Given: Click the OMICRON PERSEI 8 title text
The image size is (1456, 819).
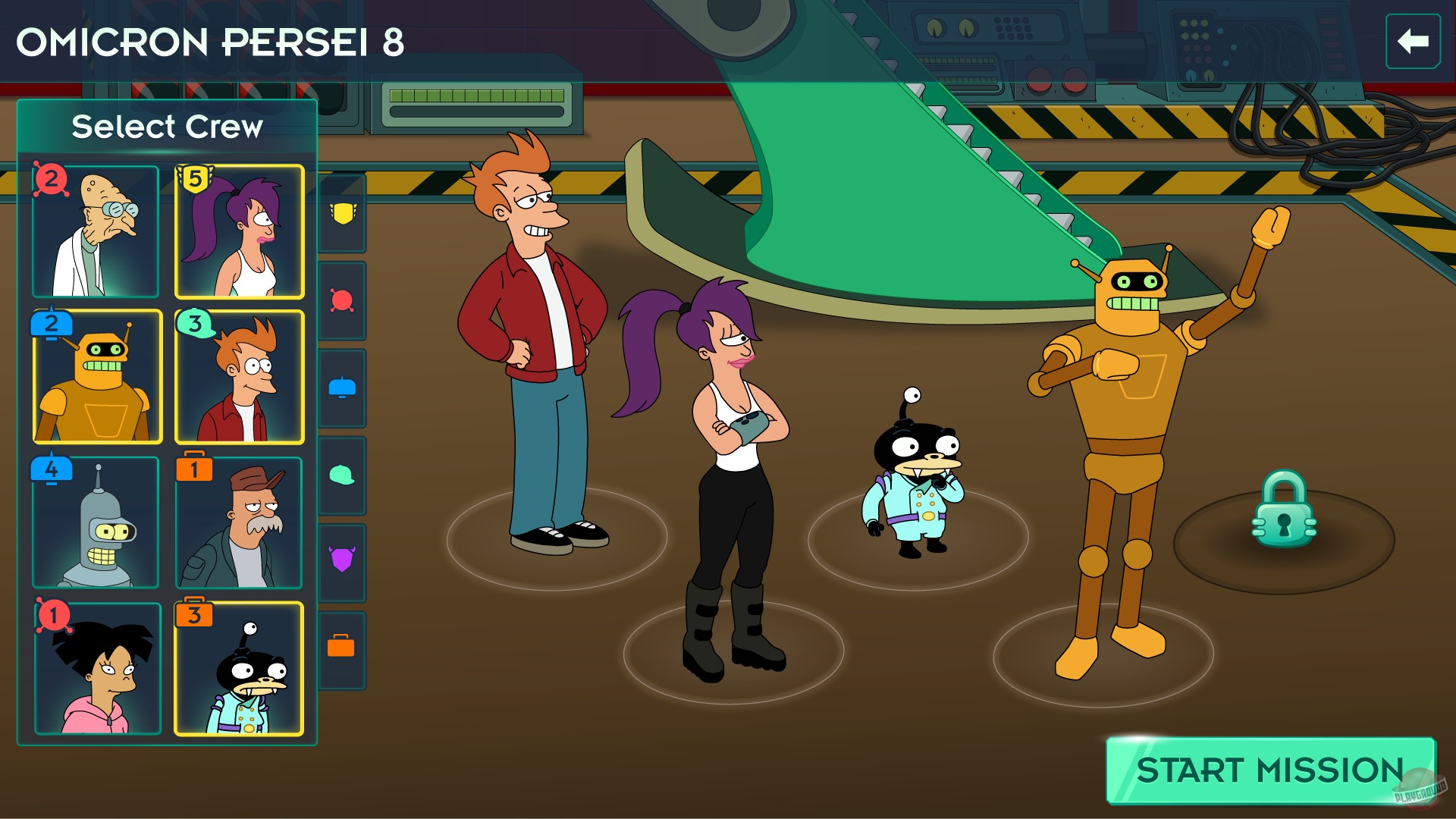Looking at the screenshot, I should pyautogui.click(x=212, y=42).
